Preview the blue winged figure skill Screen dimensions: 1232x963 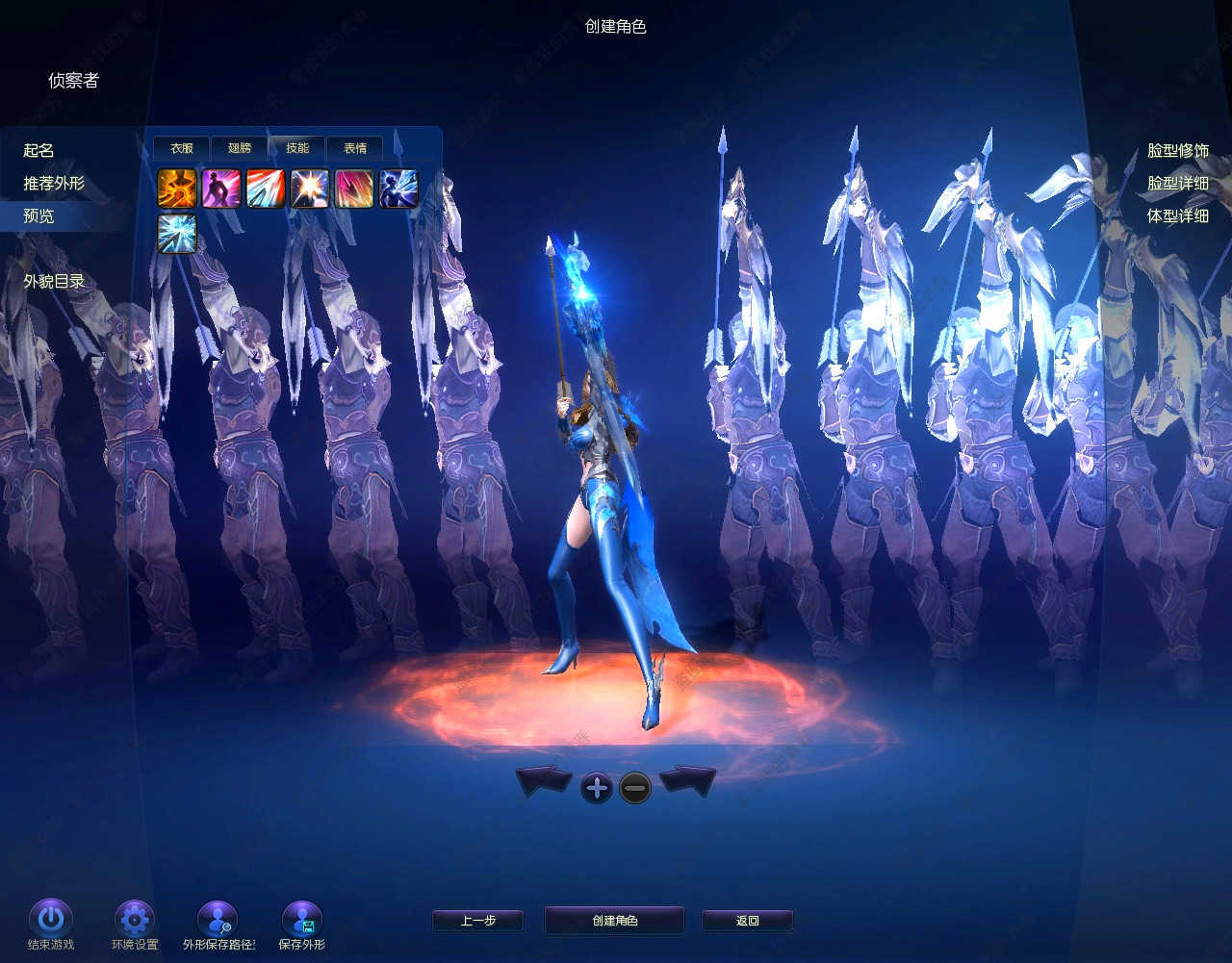coord(398,189)
